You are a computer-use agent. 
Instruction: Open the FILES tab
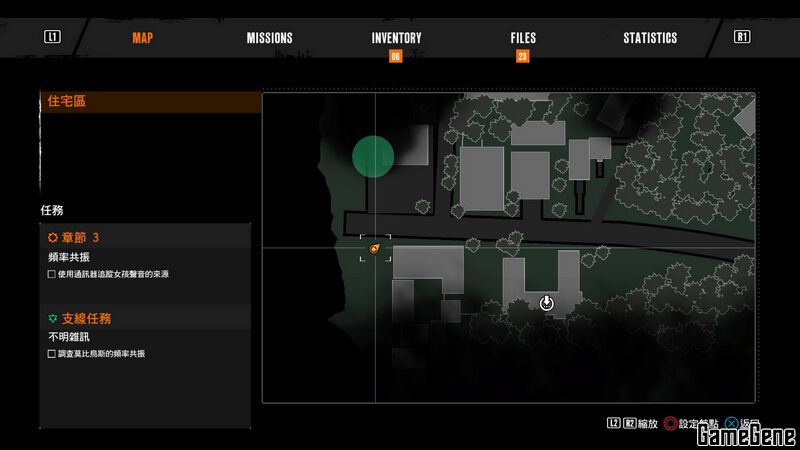click(x=523, y=38)
